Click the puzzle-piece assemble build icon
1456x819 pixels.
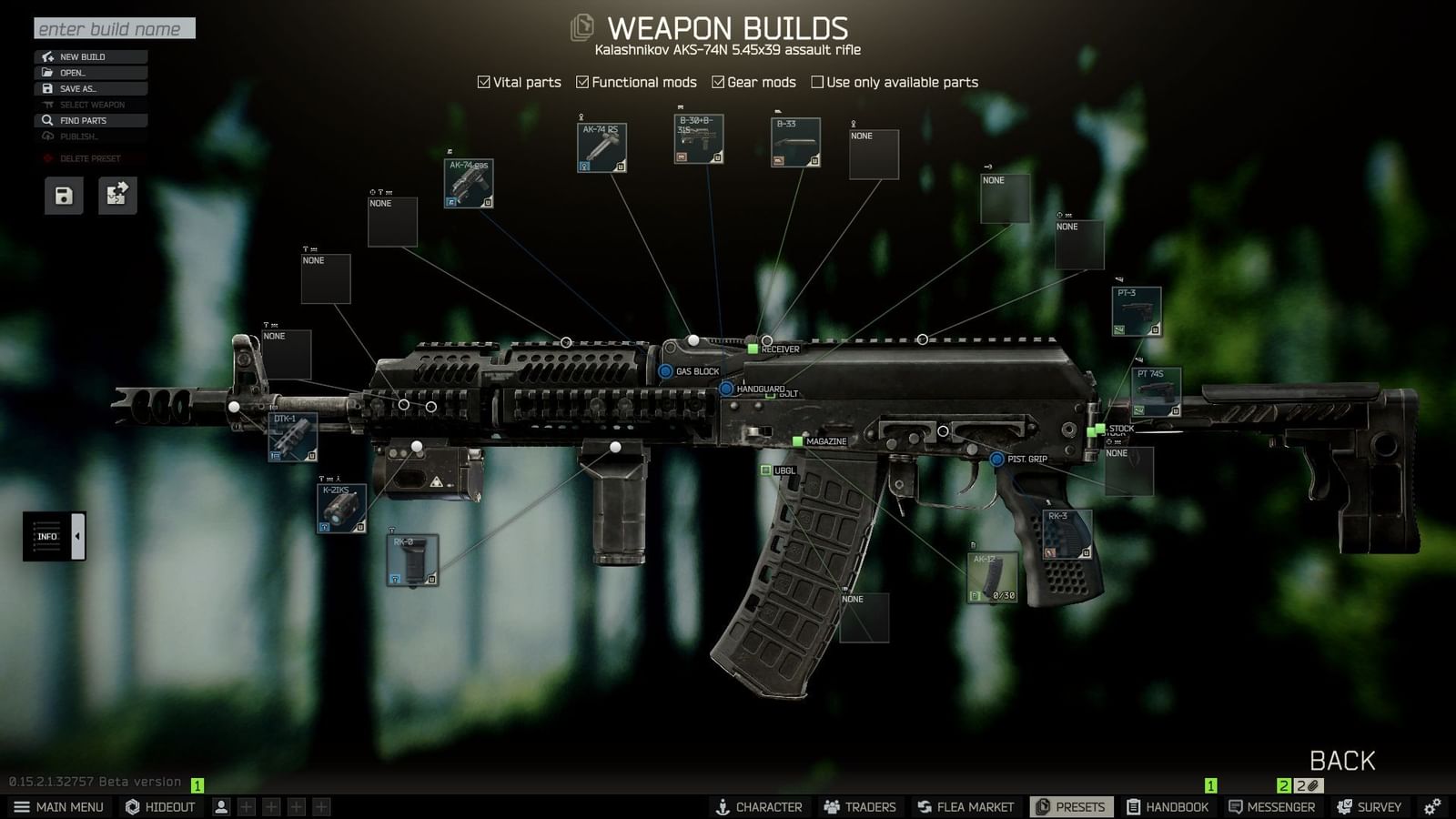click(x=116, y=195)
